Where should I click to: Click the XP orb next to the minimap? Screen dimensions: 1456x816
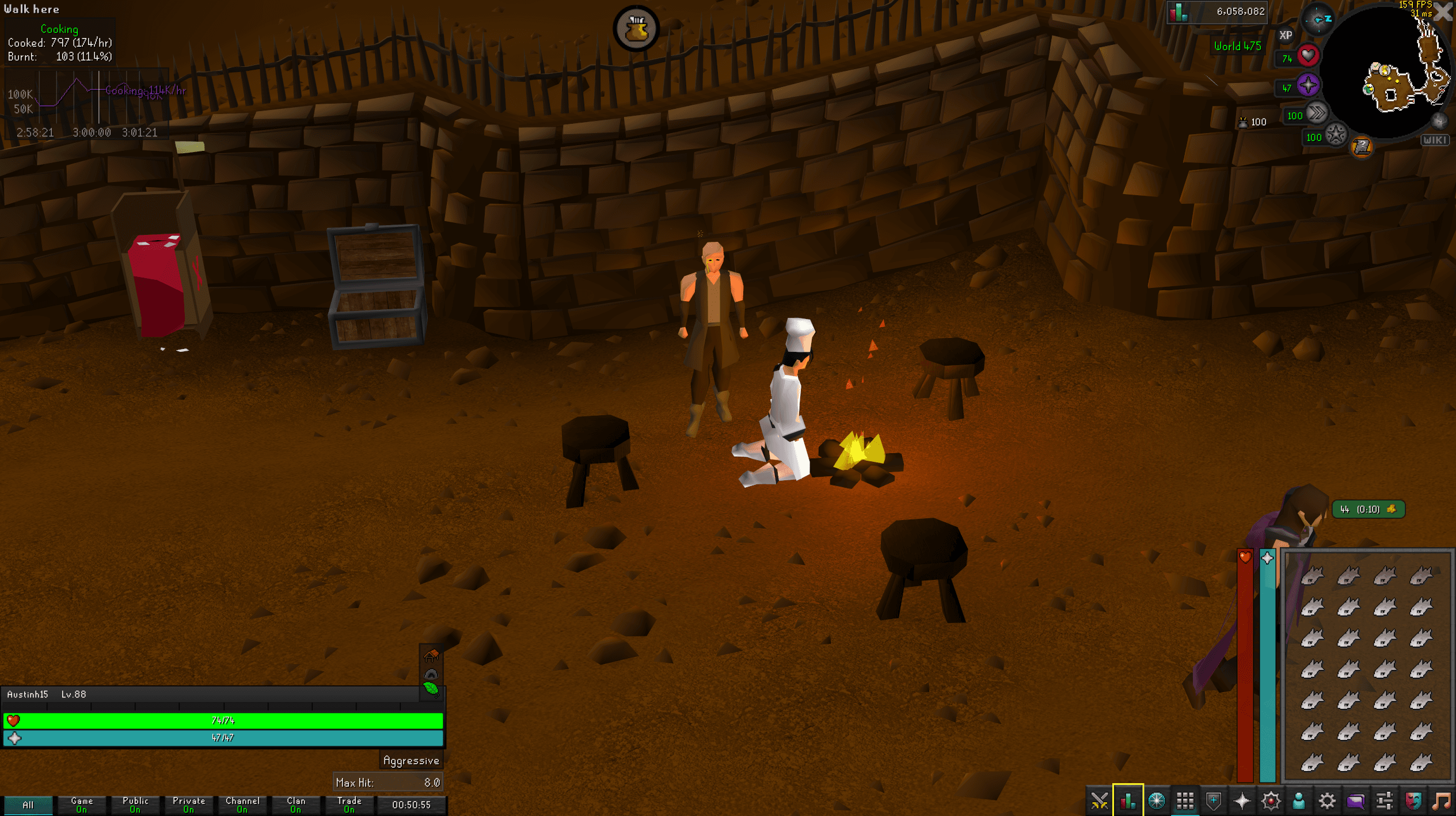[x=1284, y=36]
